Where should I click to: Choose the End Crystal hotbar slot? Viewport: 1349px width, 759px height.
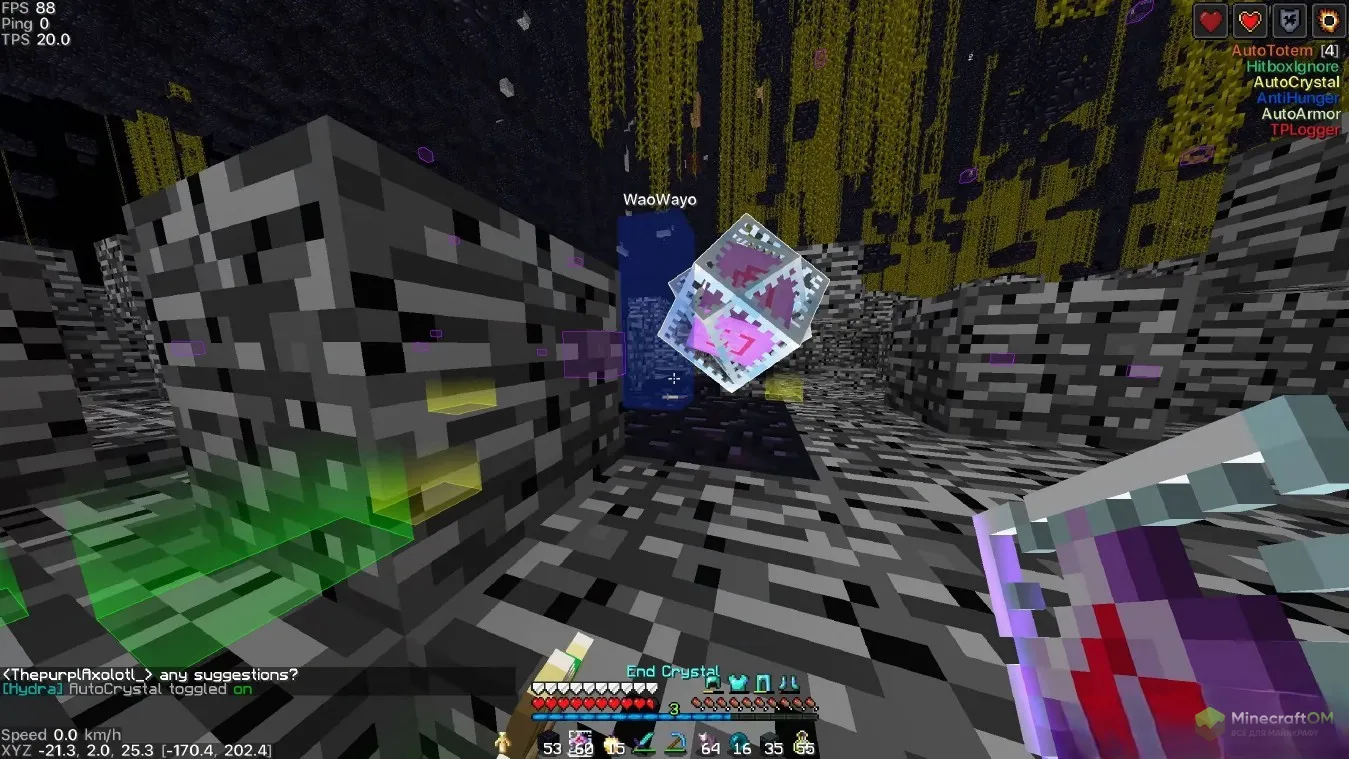(x=581, y=742)
